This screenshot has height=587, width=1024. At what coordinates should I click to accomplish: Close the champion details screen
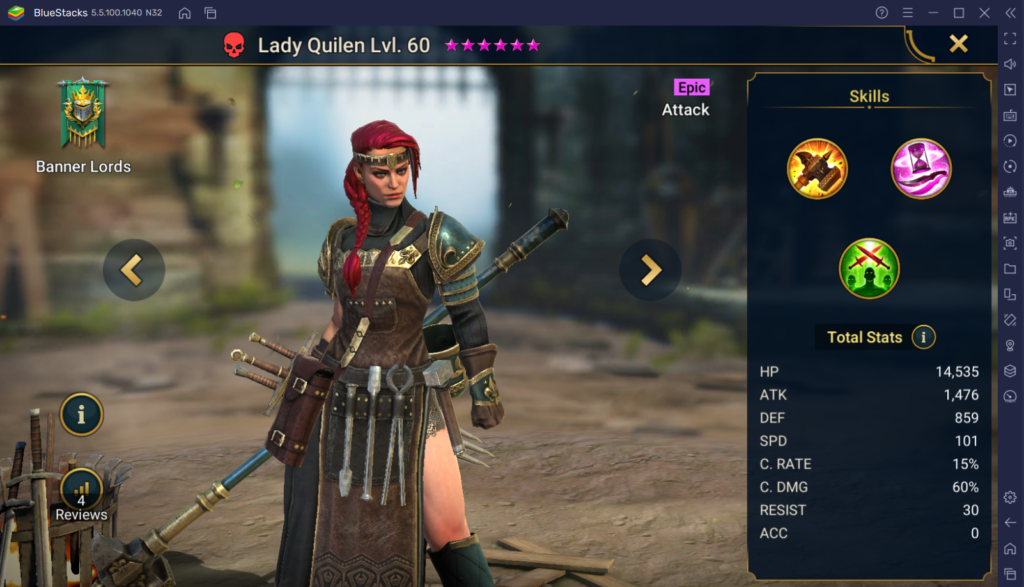point(958,43)
